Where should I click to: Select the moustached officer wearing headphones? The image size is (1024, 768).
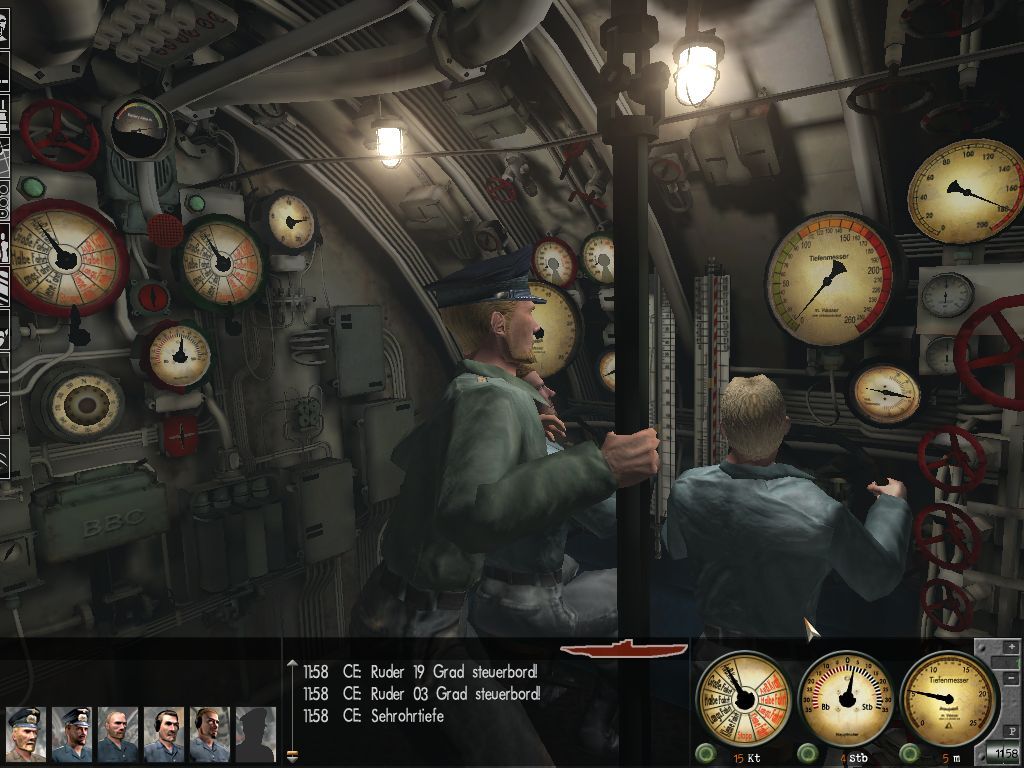coord(163,734)
